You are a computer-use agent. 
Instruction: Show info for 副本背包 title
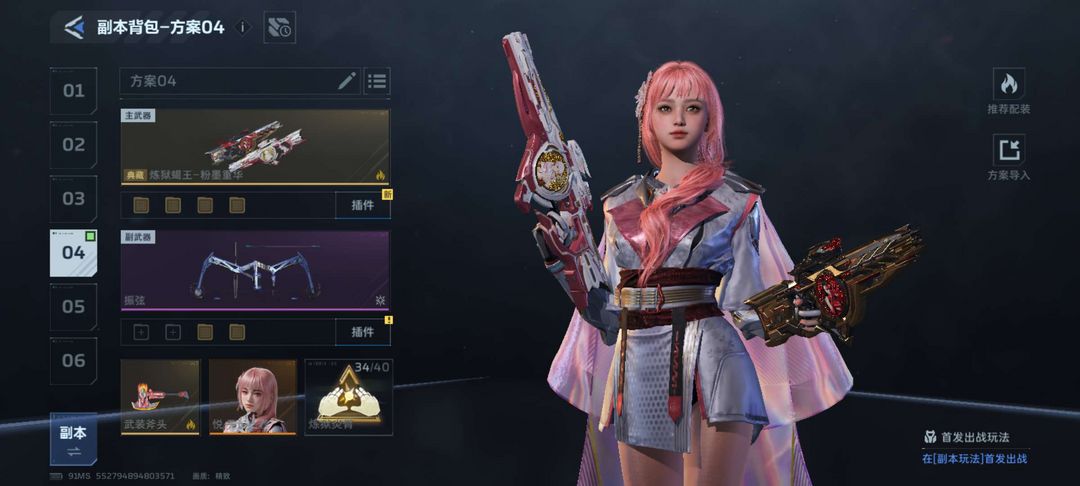tap(242, 28)
